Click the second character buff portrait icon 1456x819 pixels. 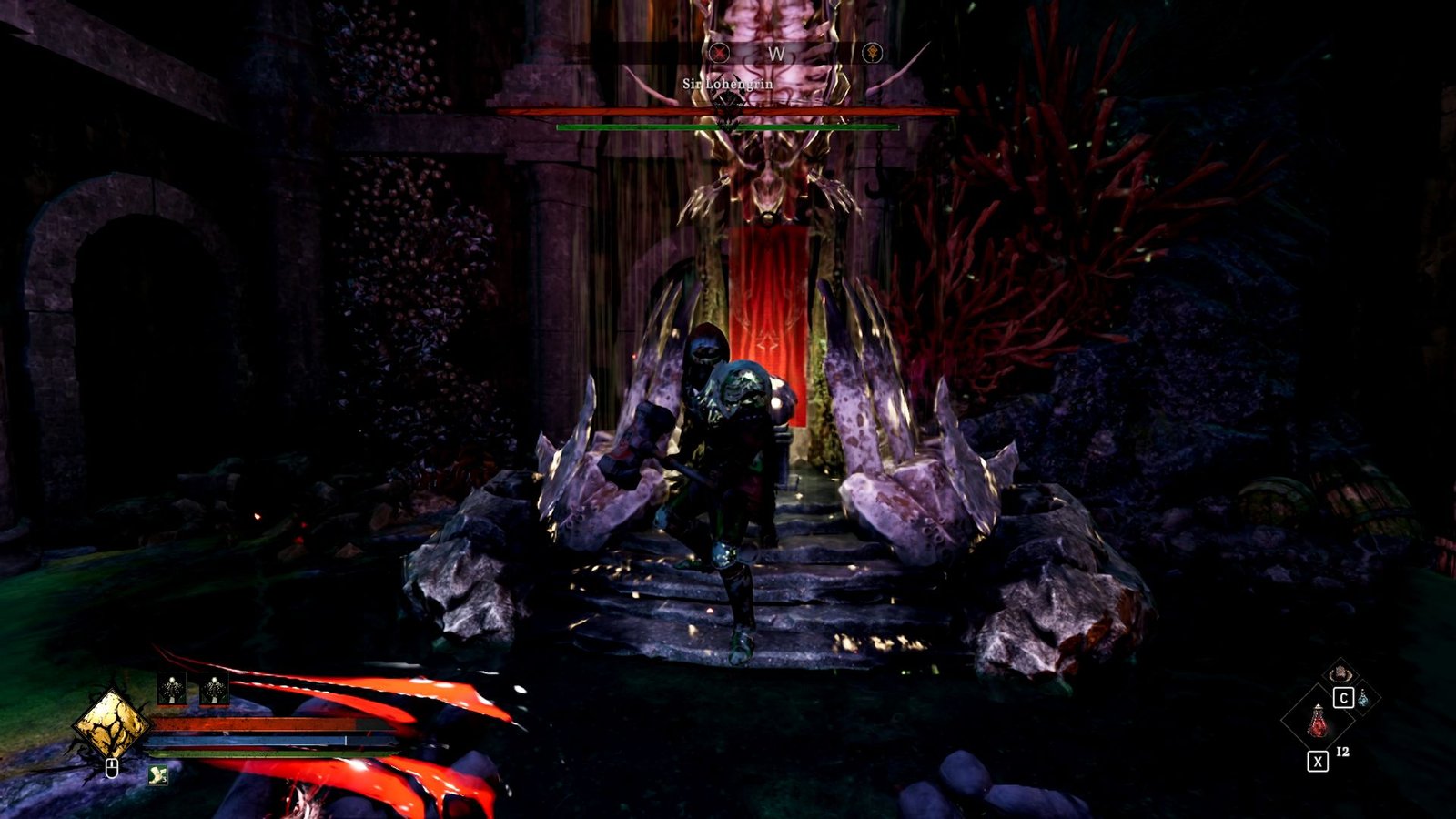tap(215, 688)
